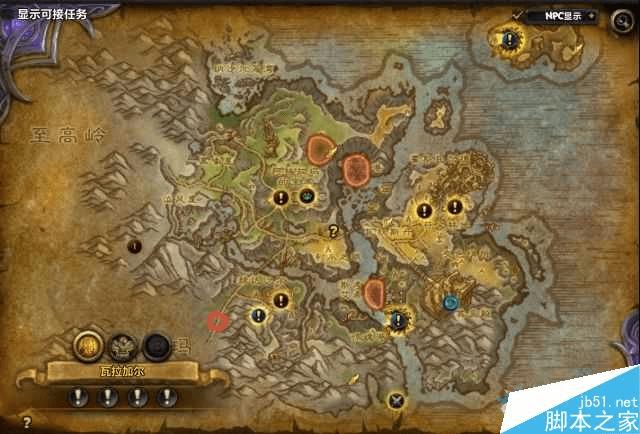The image size is (640, 434).
Task: Select the gold zone emblem above 瓦拉加尔
Action: click(88, 346)
